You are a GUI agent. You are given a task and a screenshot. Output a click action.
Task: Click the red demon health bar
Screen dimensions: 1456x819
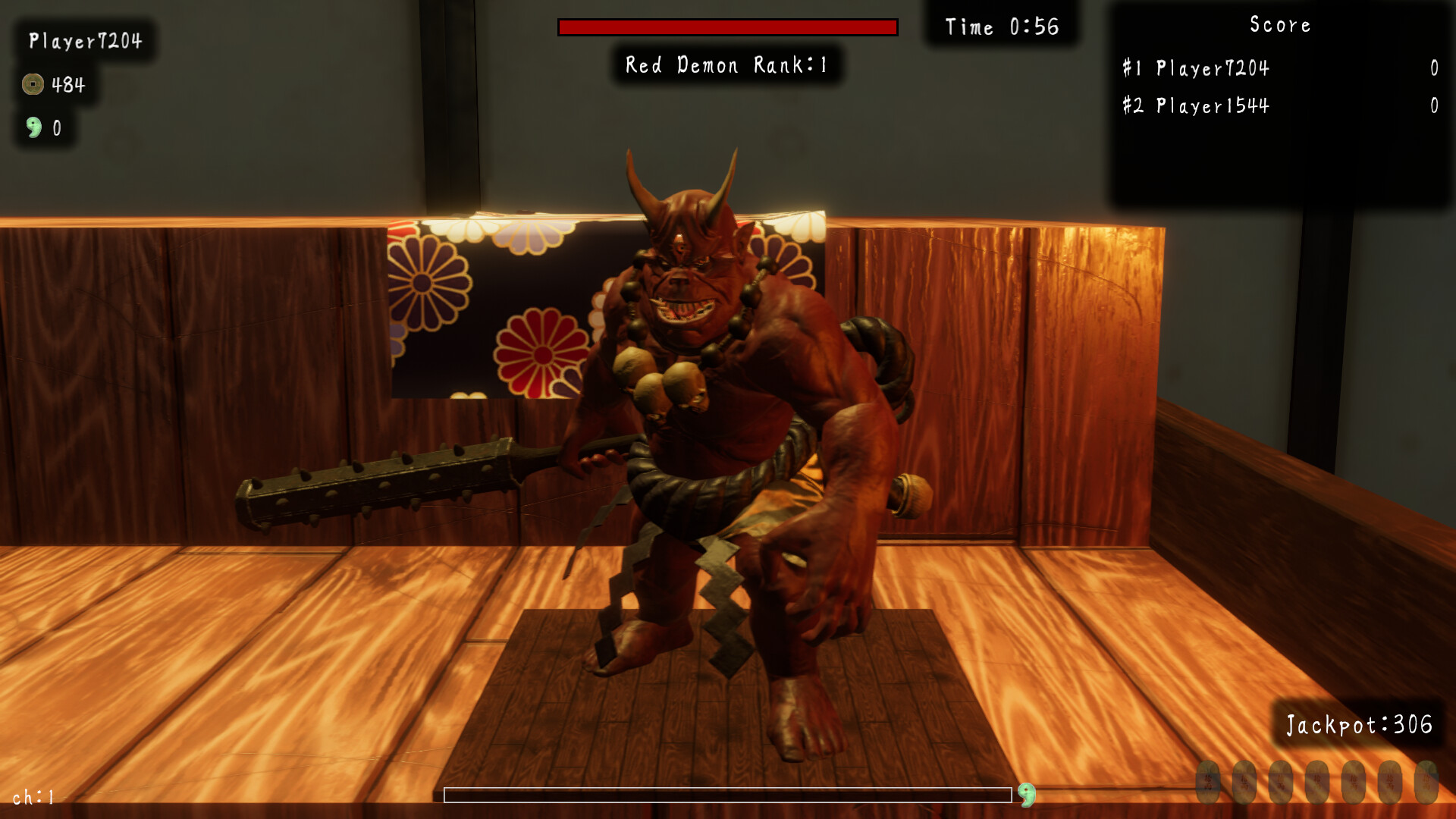point(726,27)
